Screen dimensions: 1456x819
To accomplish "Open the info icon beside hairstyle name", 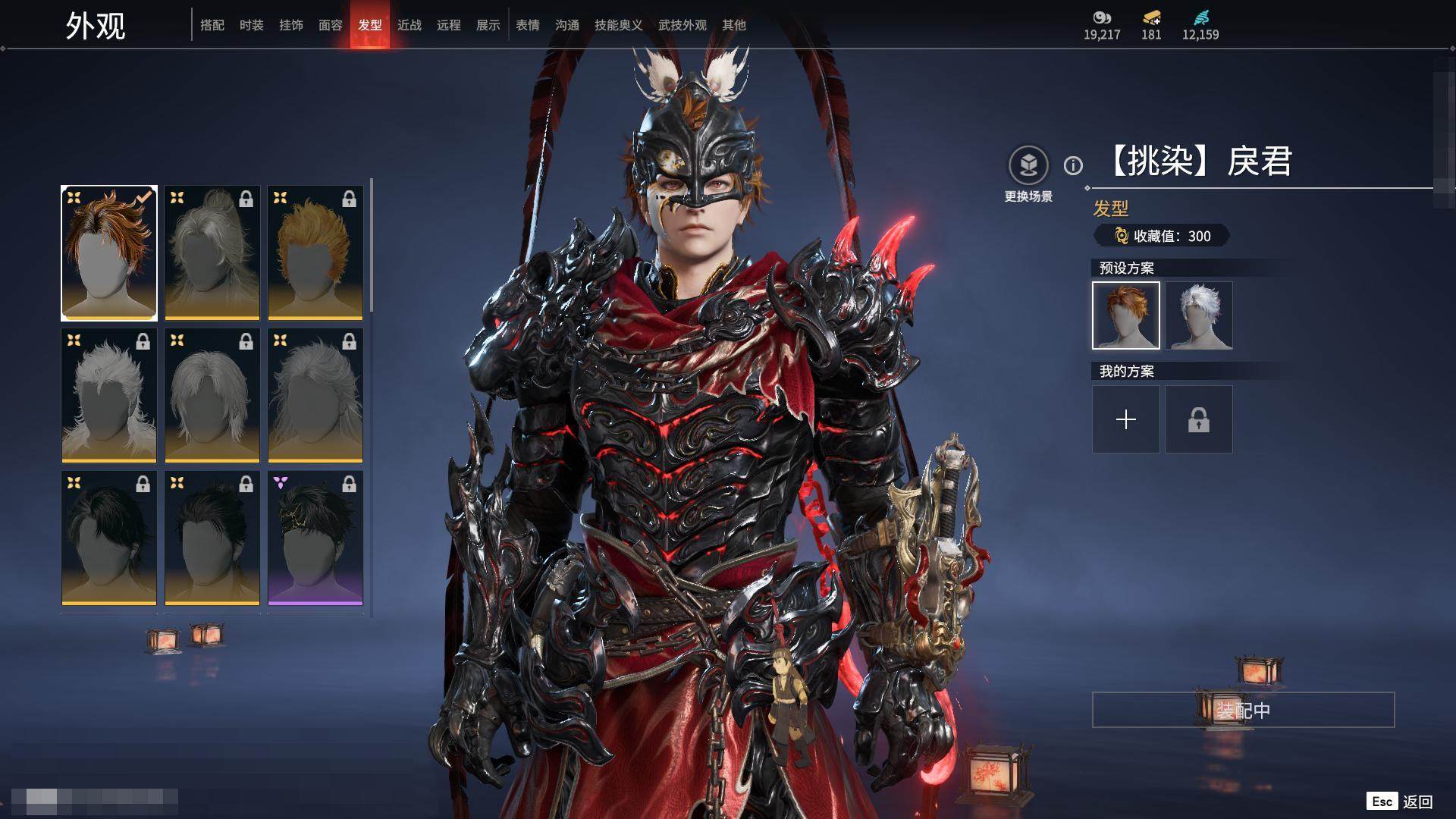I will point(1073,165).
